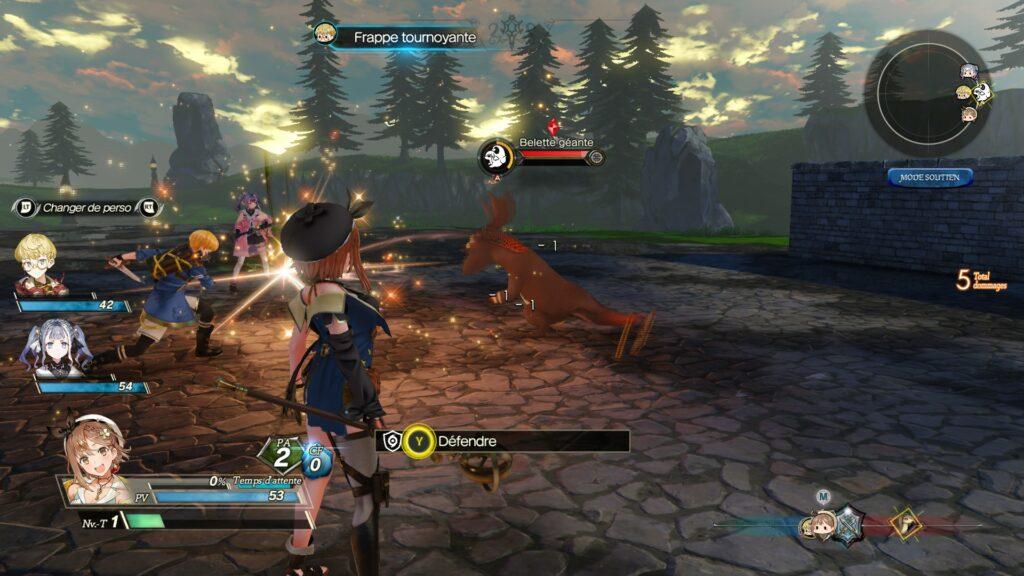Target the Belette géante enemy marker
The image size is (1024, 576).
495,156
